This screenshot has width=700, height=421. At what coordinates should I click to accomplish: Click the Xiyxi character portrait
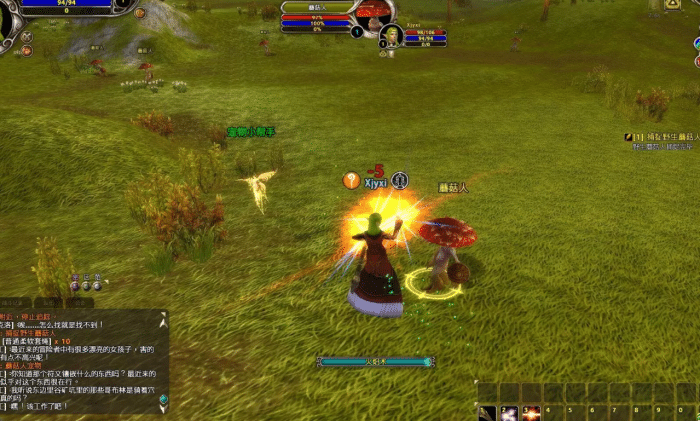[391, 37]
